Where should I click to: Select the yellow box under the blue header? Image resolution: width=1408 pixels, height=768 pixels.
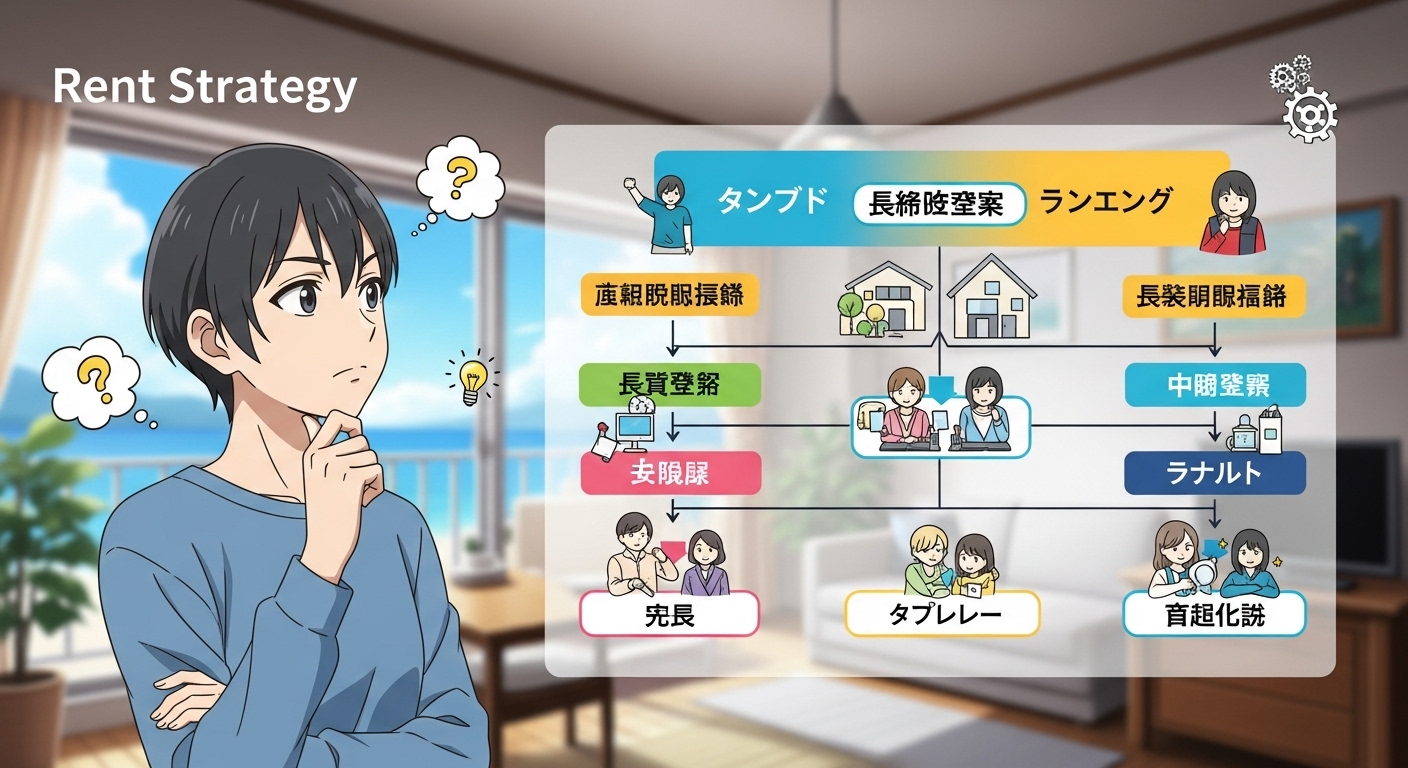click(x=668, y=297)
